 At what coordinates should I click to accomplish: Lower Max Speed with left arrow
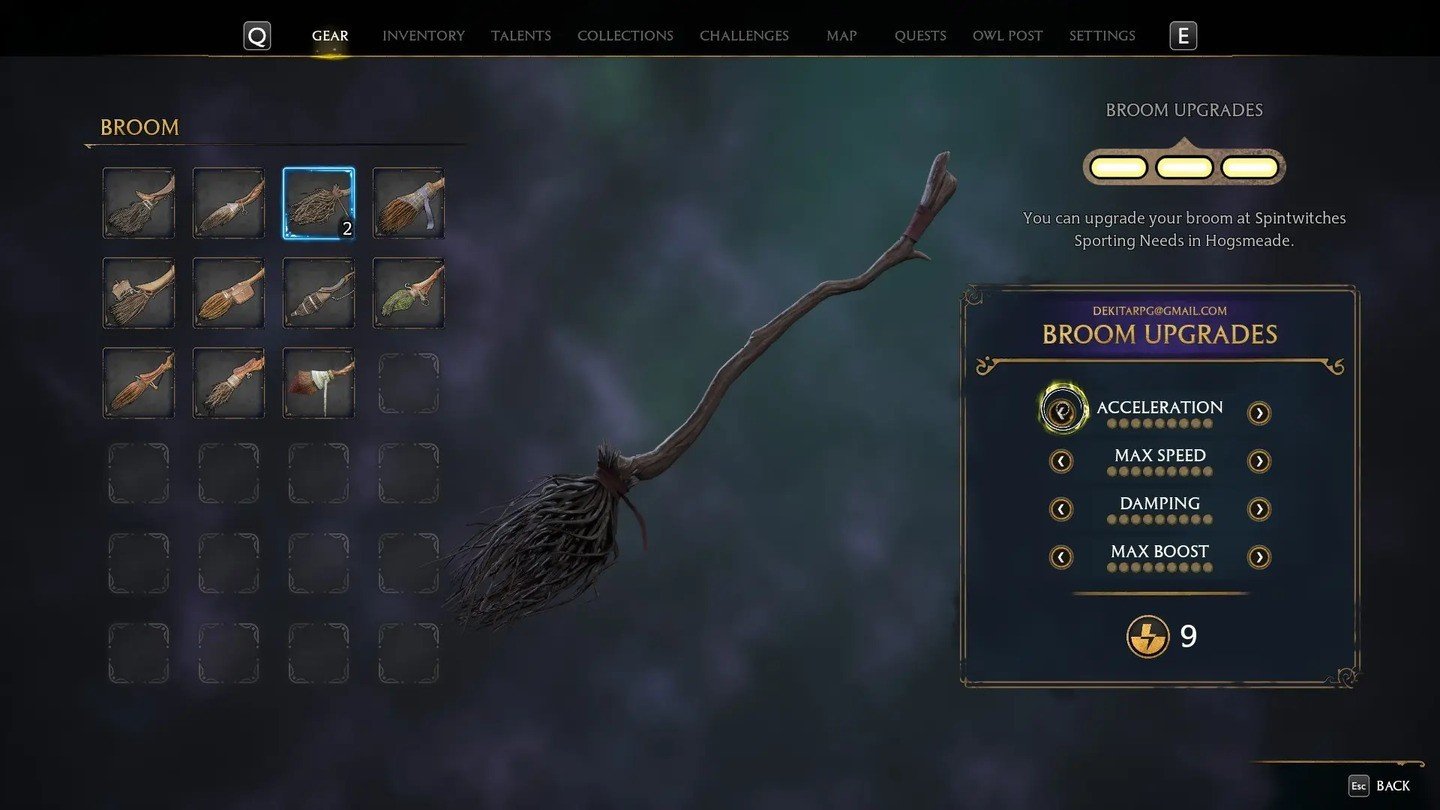pos(1061,461)
